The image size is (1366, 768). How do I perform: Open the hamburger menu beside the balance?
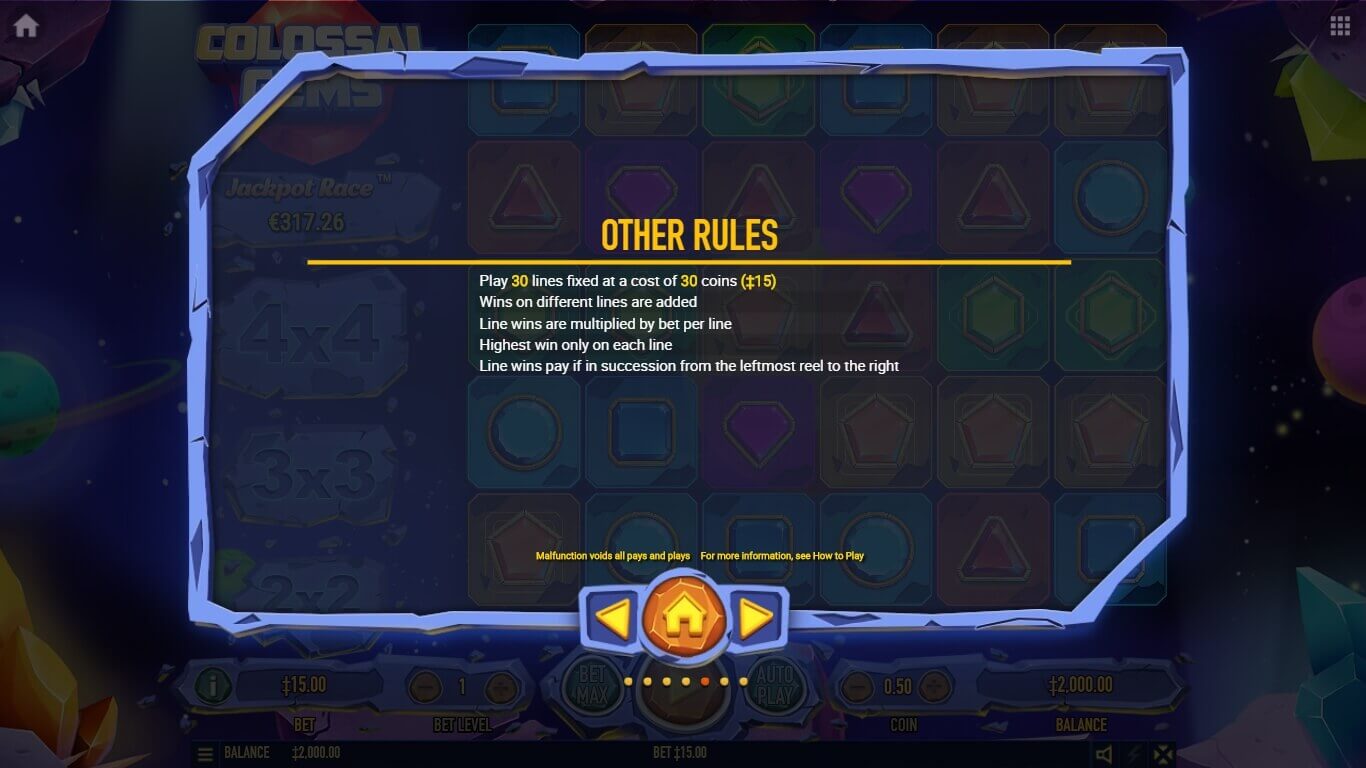pos(205,753)
